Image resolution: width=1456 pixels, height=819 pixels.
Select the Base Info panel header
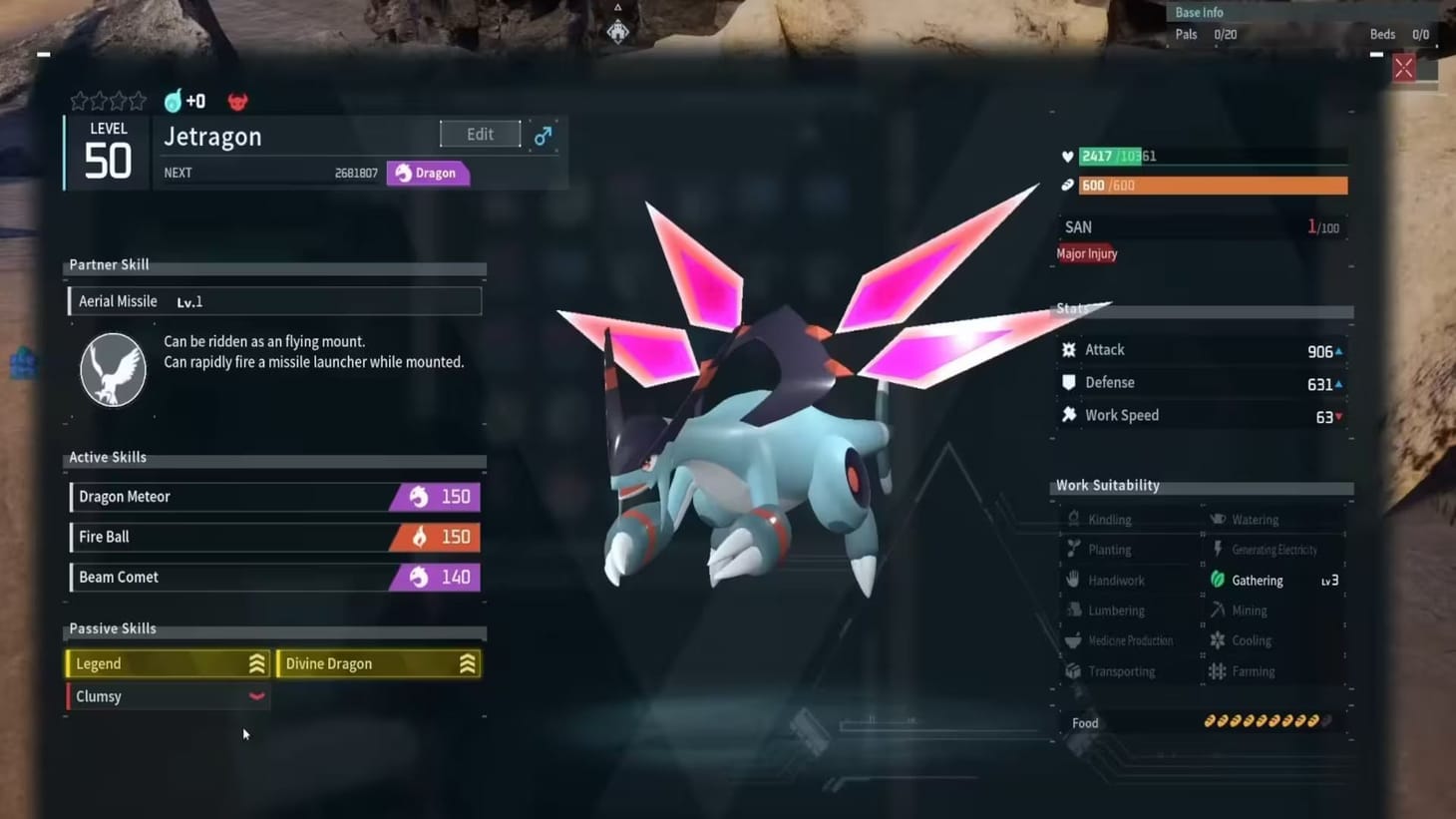click(x=1199, y=12)
